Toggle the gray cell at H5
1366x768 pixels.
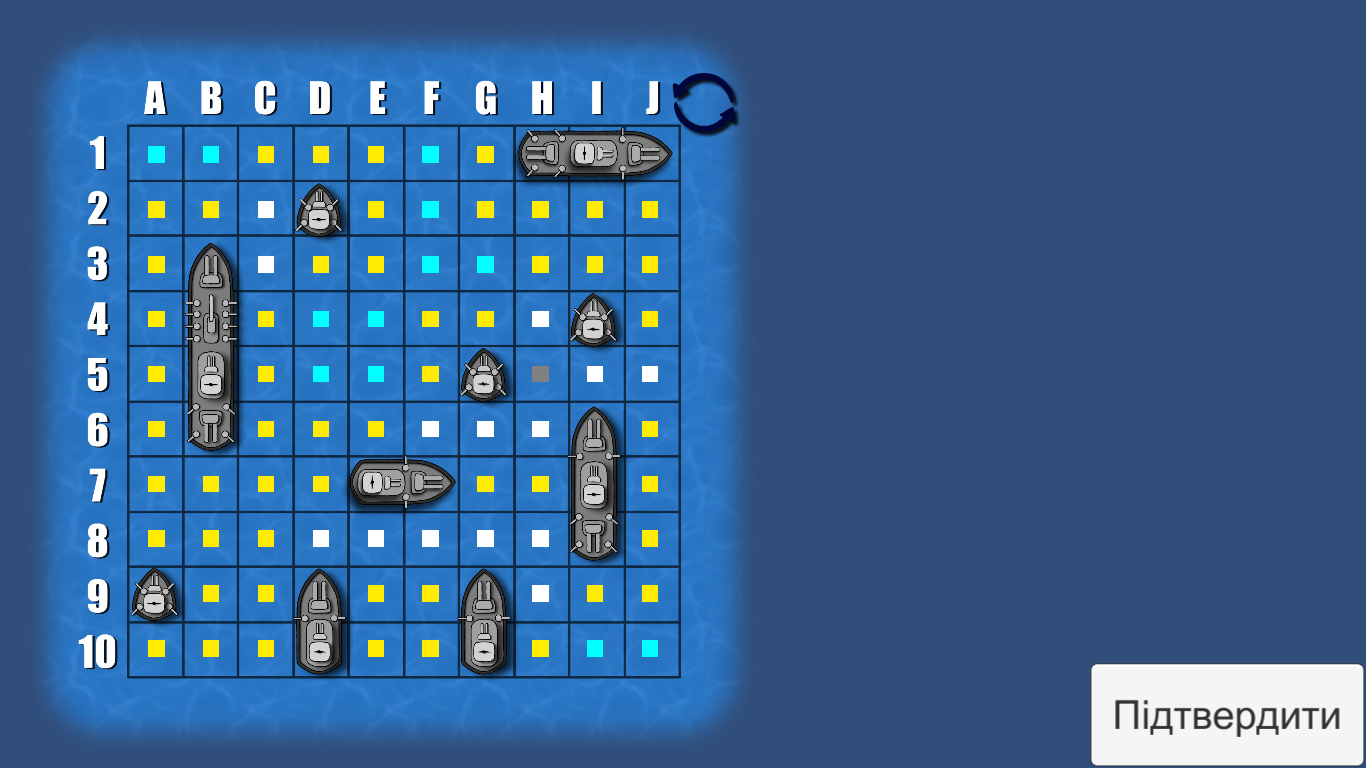click(540, 374)
